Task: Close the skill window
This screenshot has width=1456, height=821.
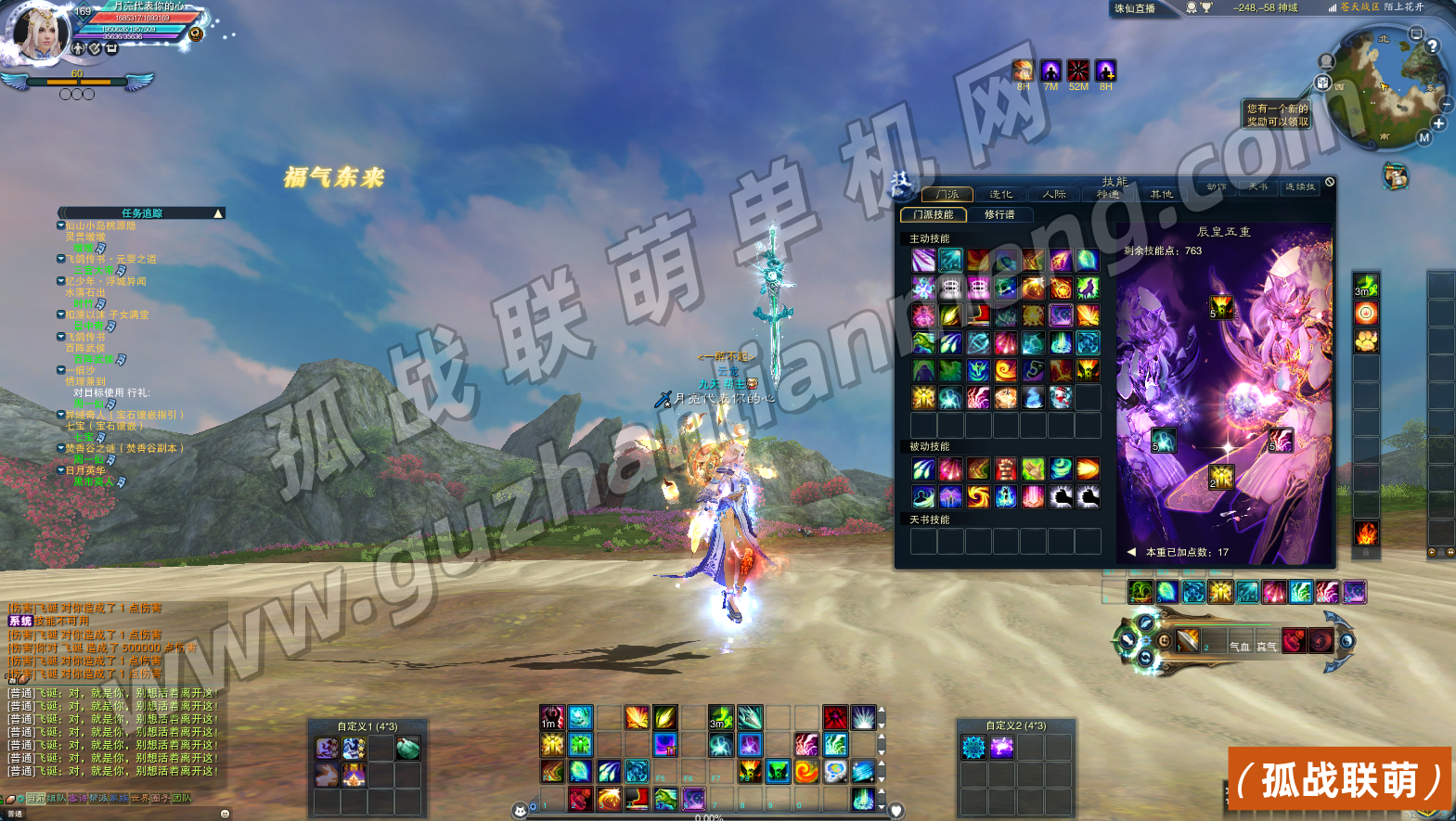Action: tap(1330, 182)
